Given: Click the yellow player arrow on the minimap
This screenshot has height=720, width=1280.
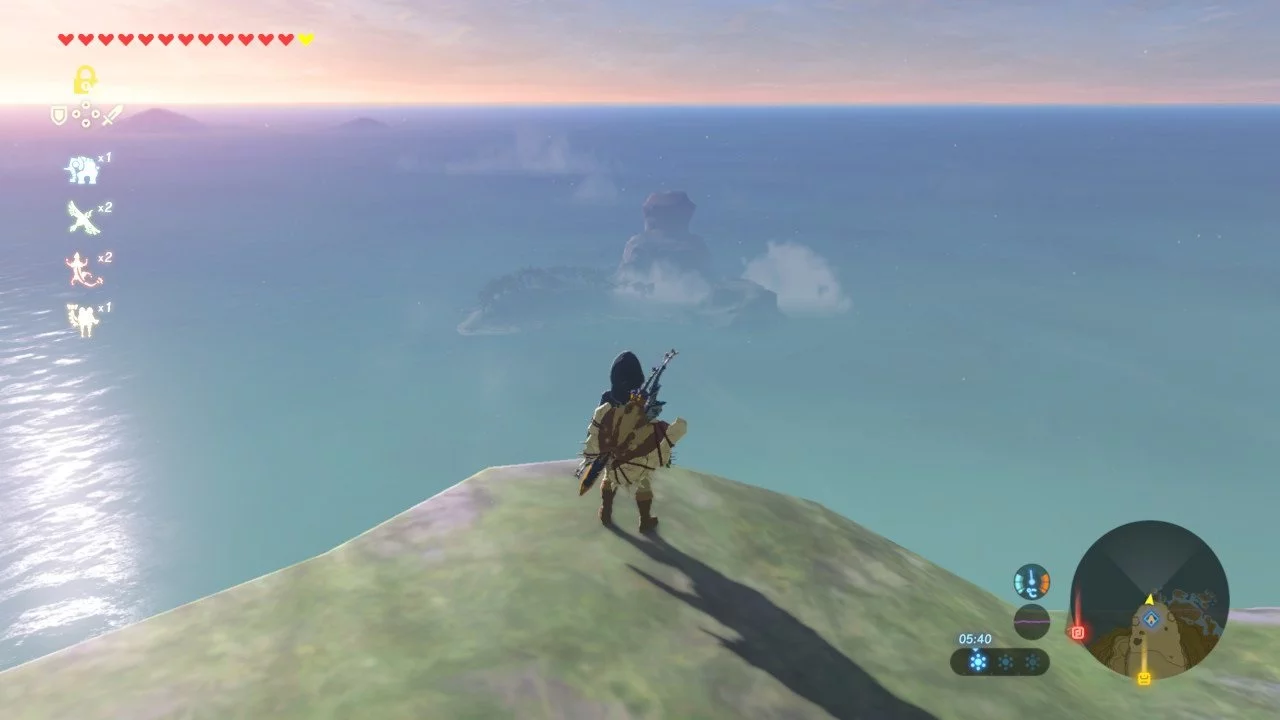Looking at the screenshot, I should pyautogui.click(x=1149, y=600).
